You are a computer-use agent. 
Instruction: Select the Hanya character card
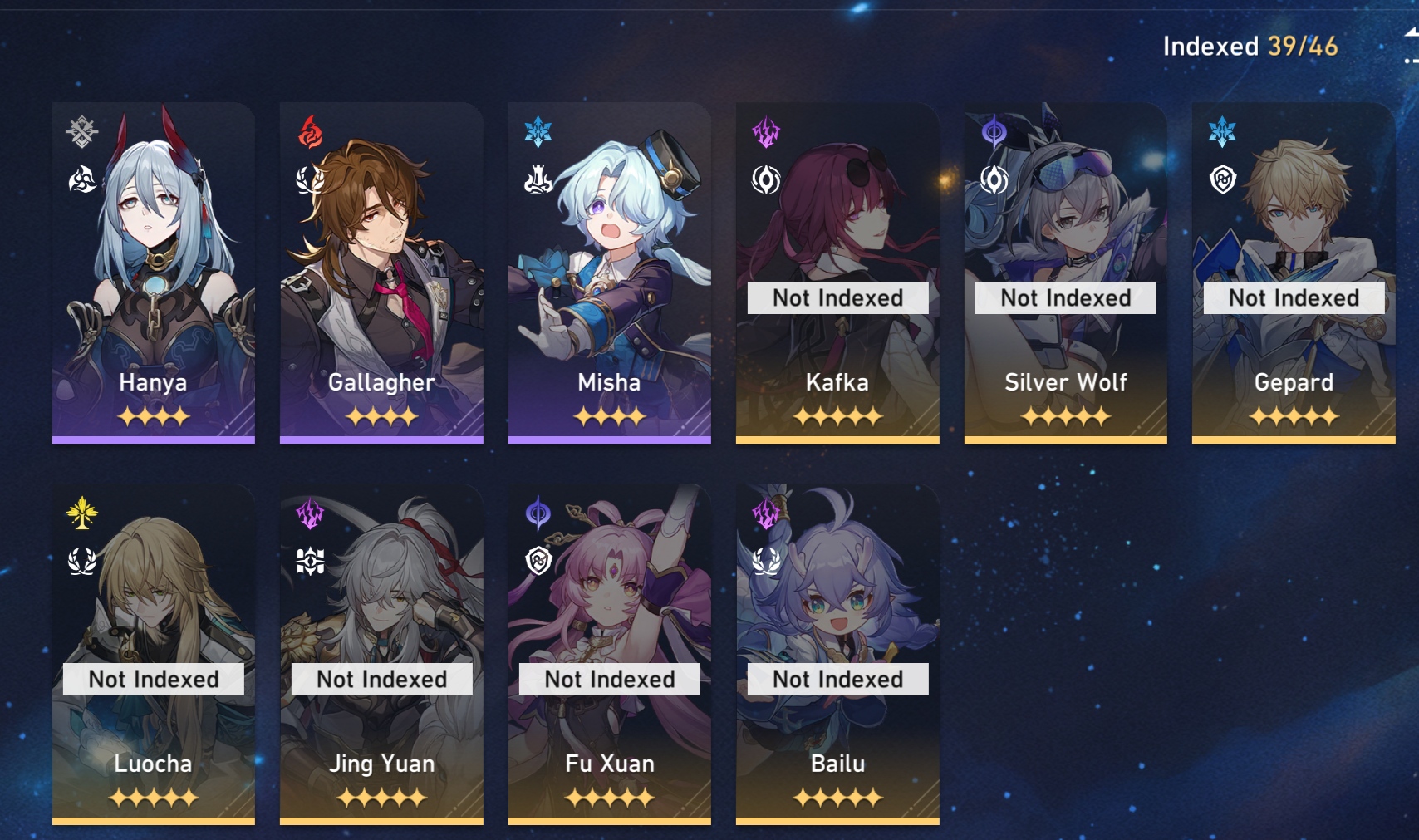[154, 273]
